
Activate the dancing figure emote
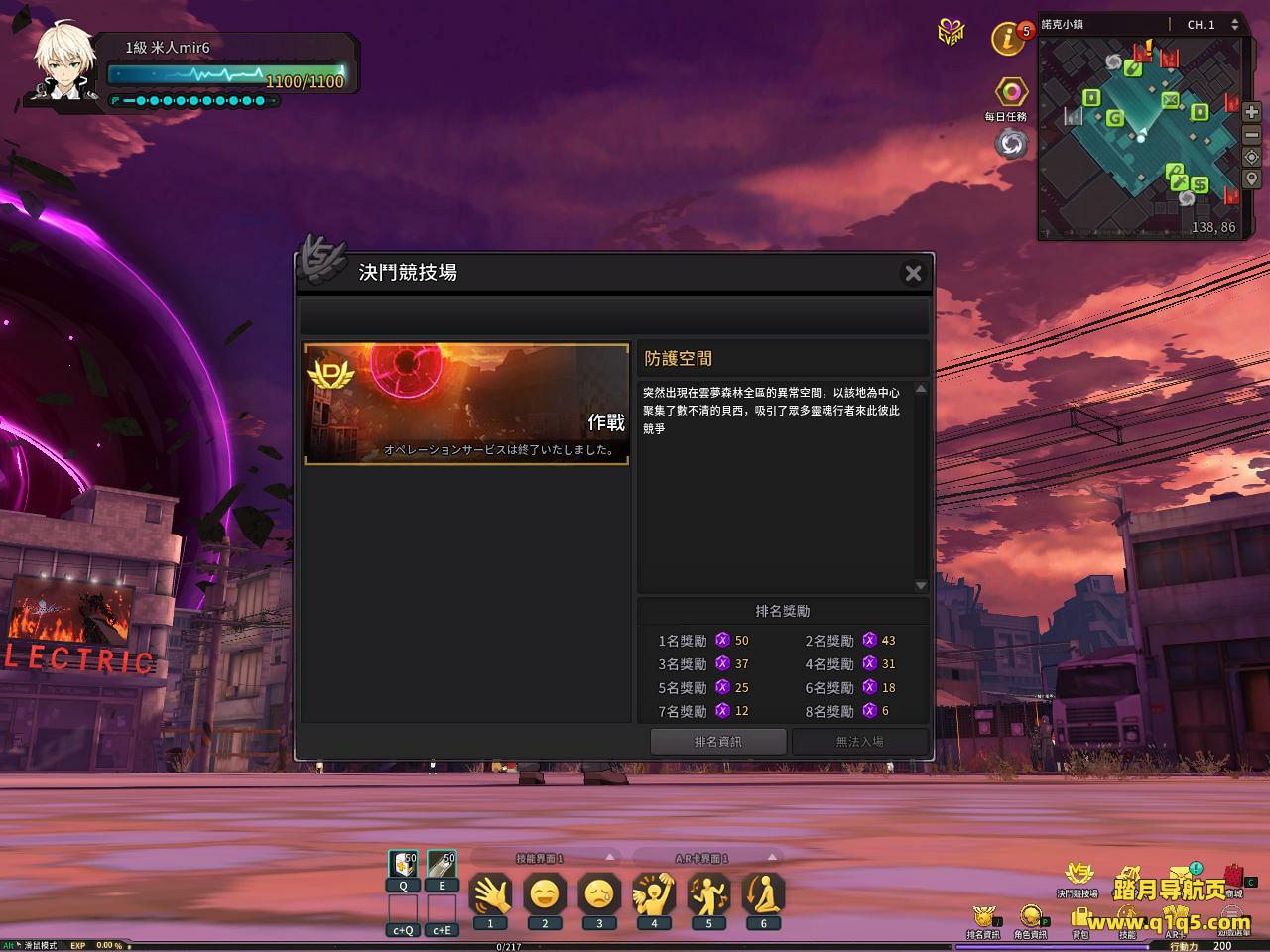pos(708,895)
